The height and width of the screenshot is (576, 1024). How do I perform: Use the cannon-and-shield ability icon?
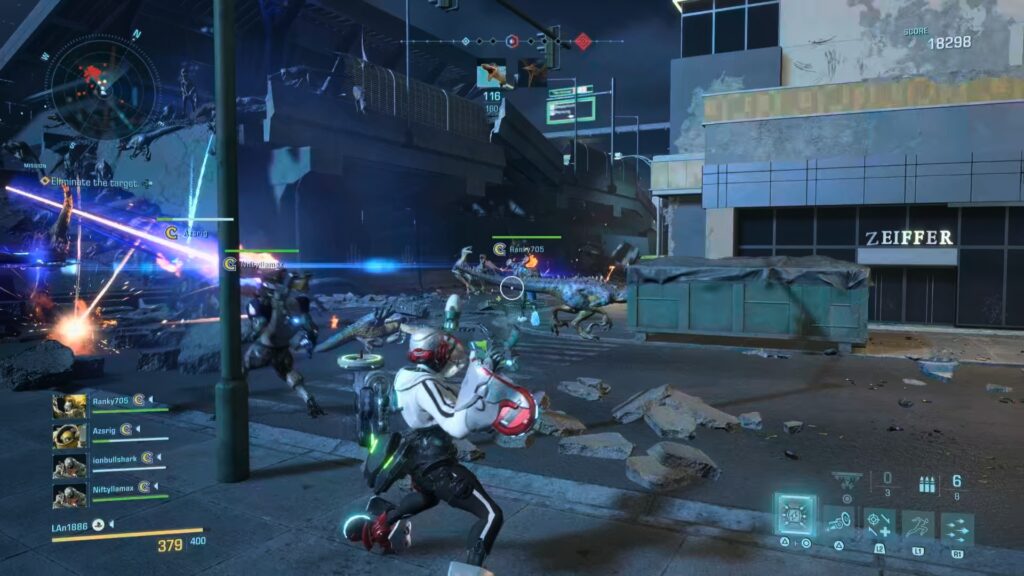click(837, 522)
